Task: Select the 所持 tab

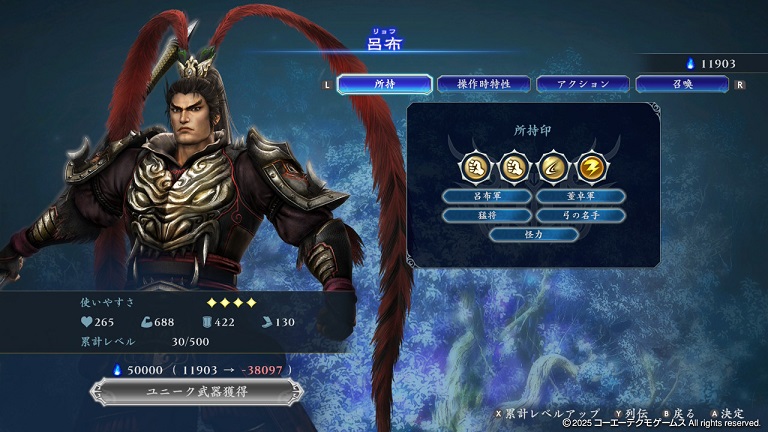Action: point(384,85)
